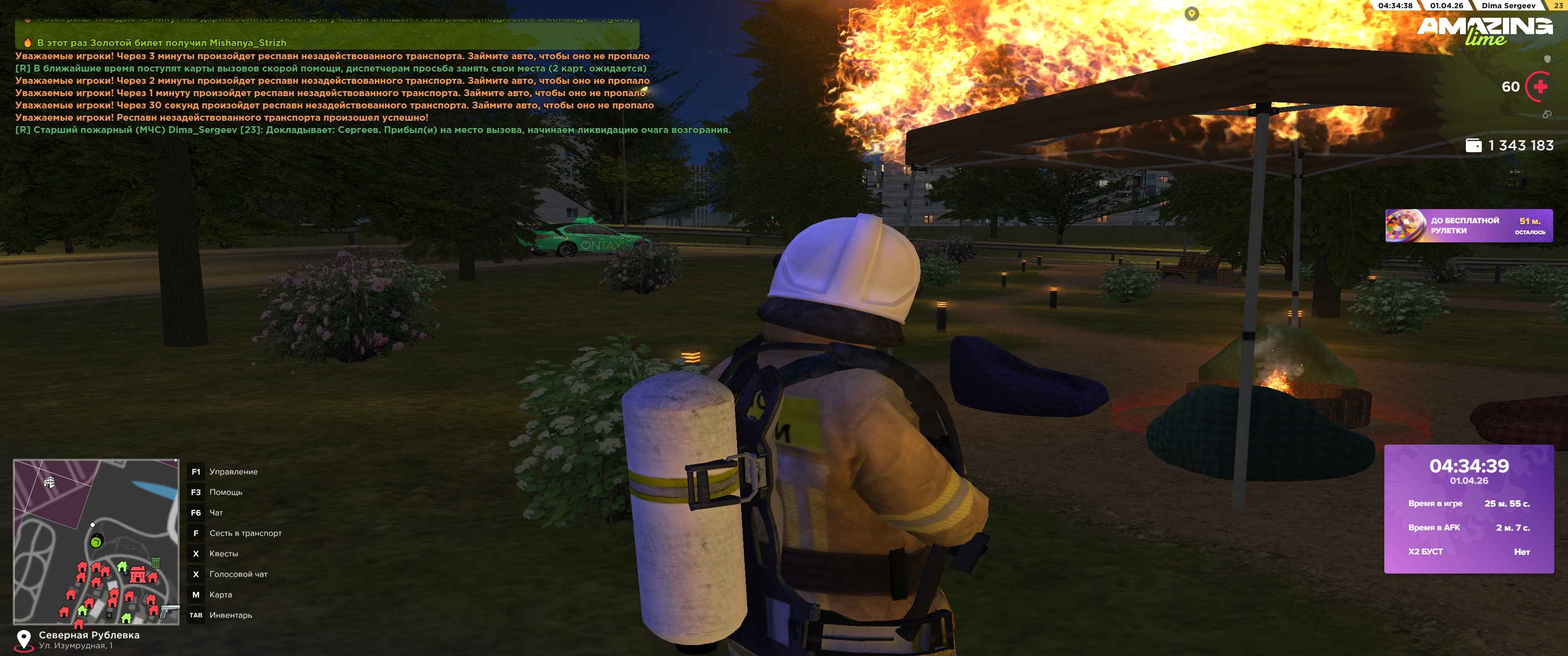Click the green player arrow on the minimap
The width and height of the screenshot is (1568, 656).
pyautogui.click(x=96, y=542)
